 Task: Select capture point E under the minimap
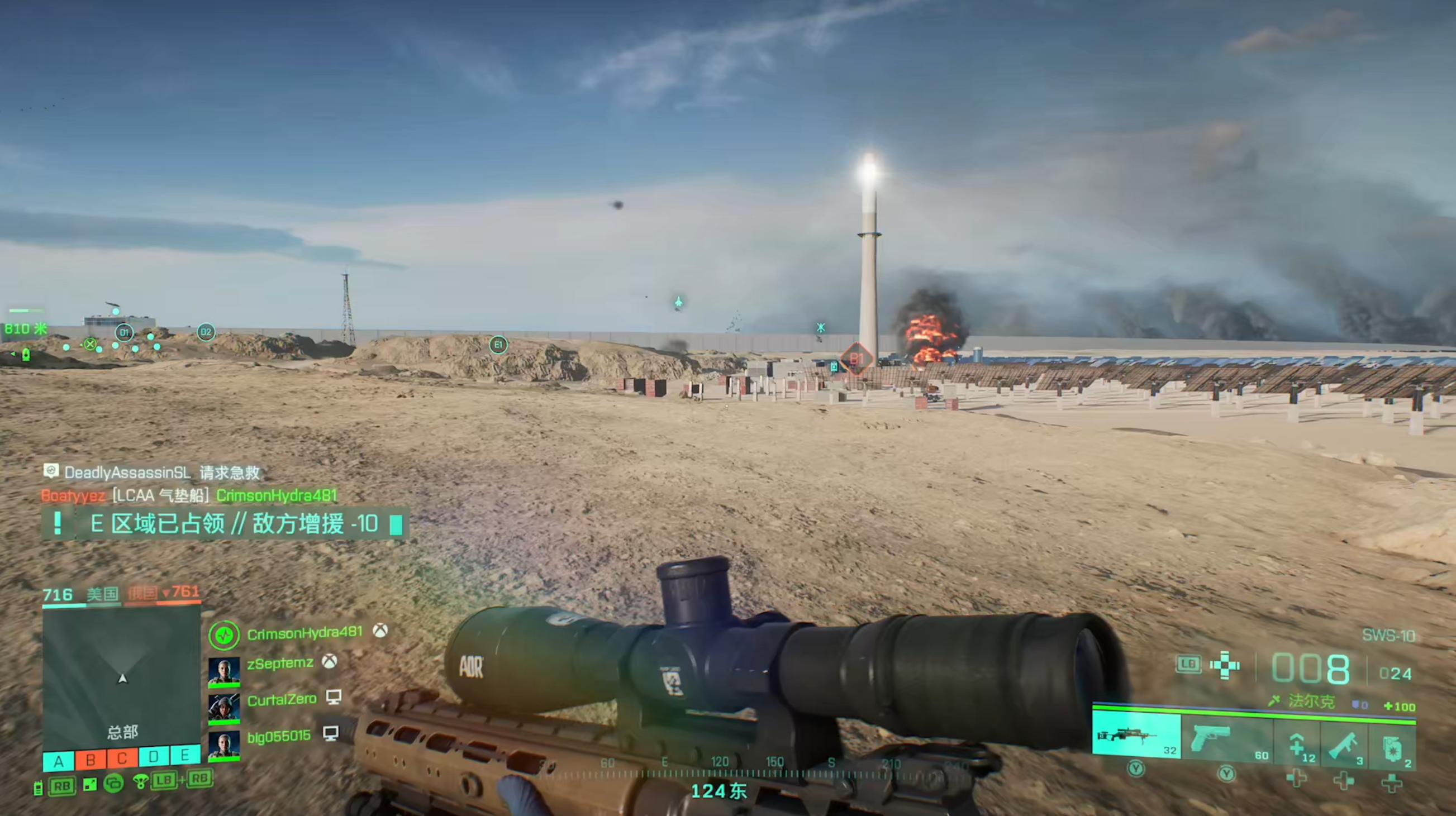coord(184,756)
